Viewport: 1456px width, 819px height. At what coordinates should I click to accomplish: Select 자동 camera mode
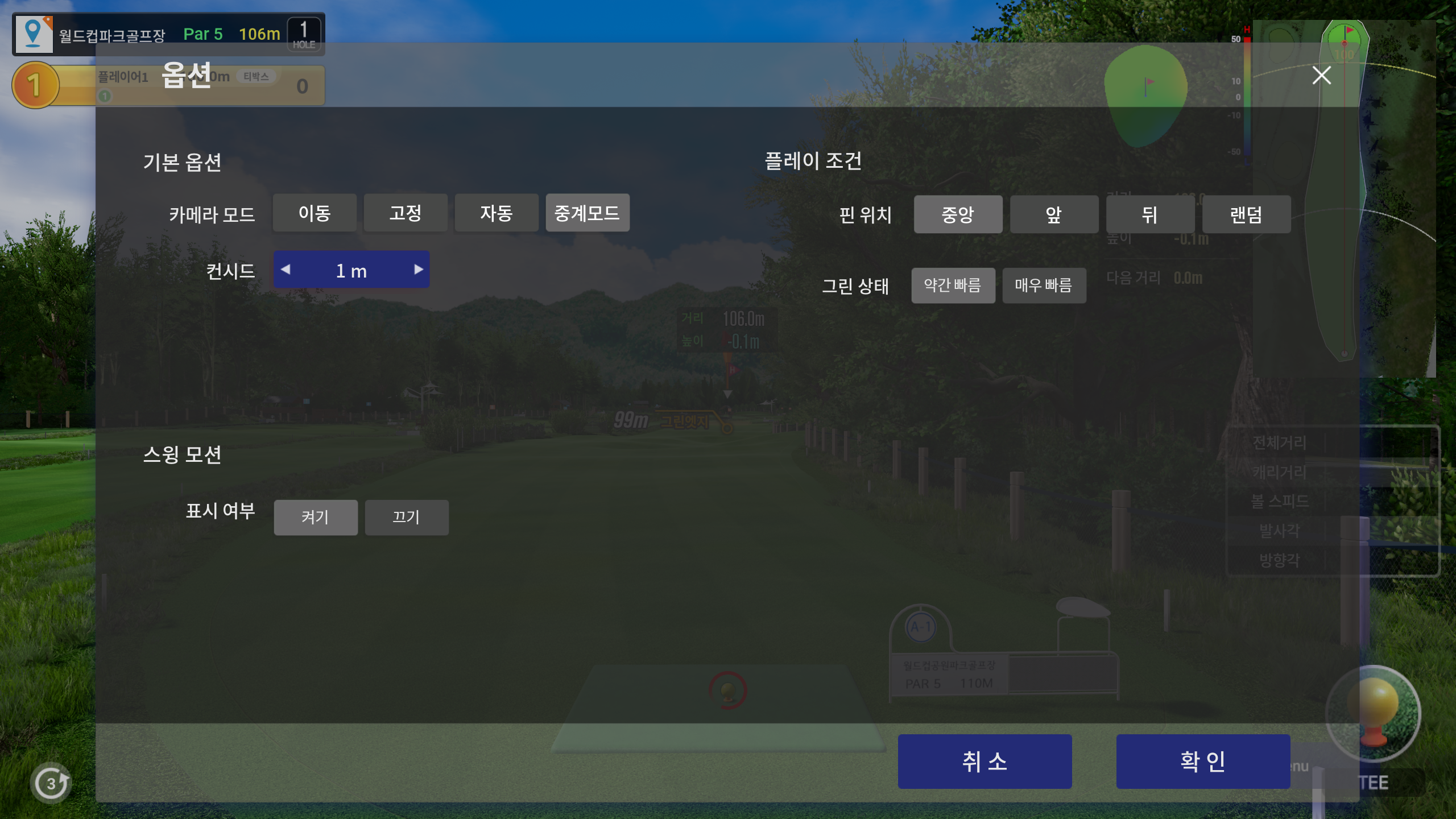(497, 213)
